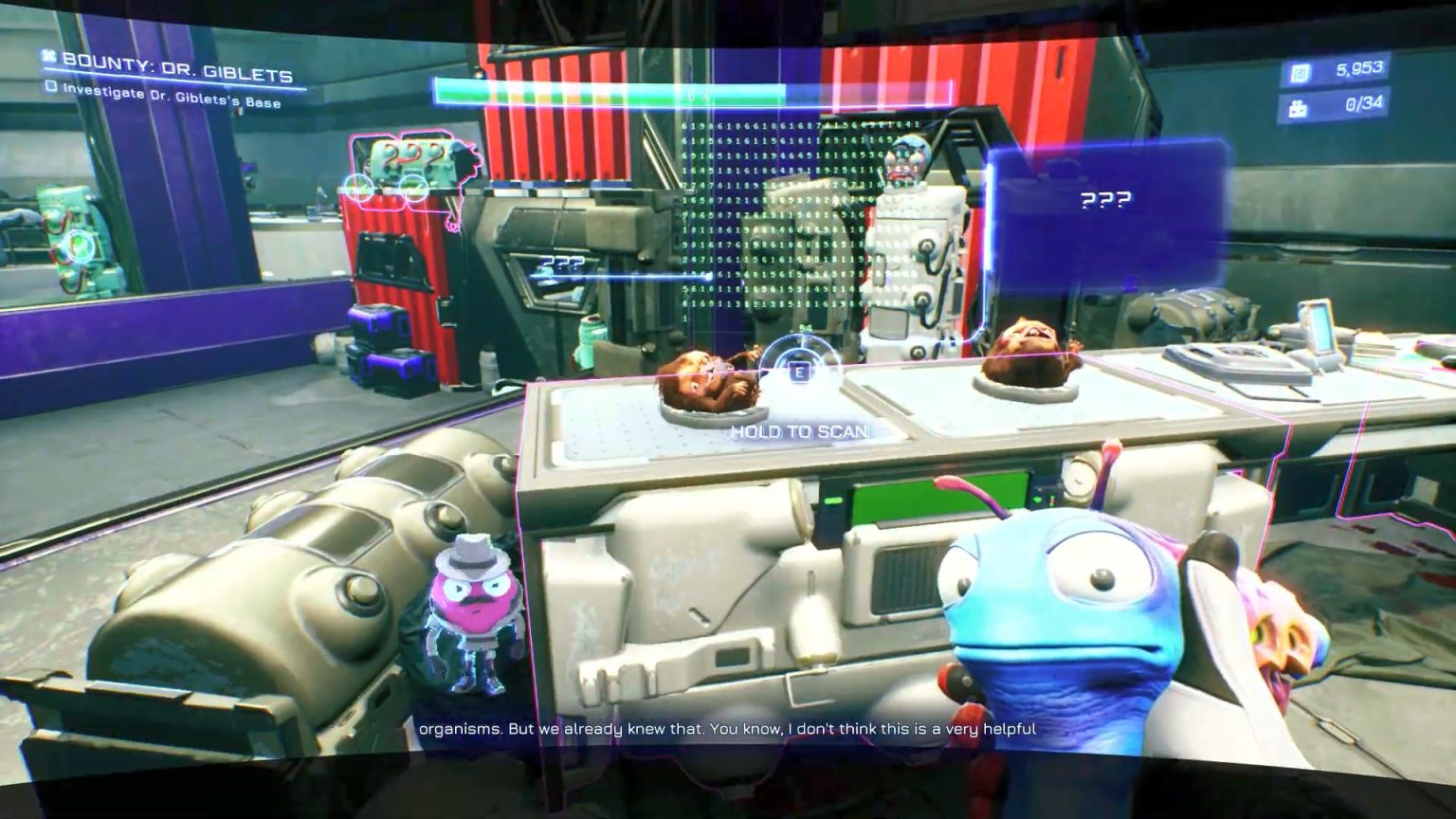Click the subtitle text at the bottom
The height and width of the screenshot is (819, 1456).
(x=727, y=731)
